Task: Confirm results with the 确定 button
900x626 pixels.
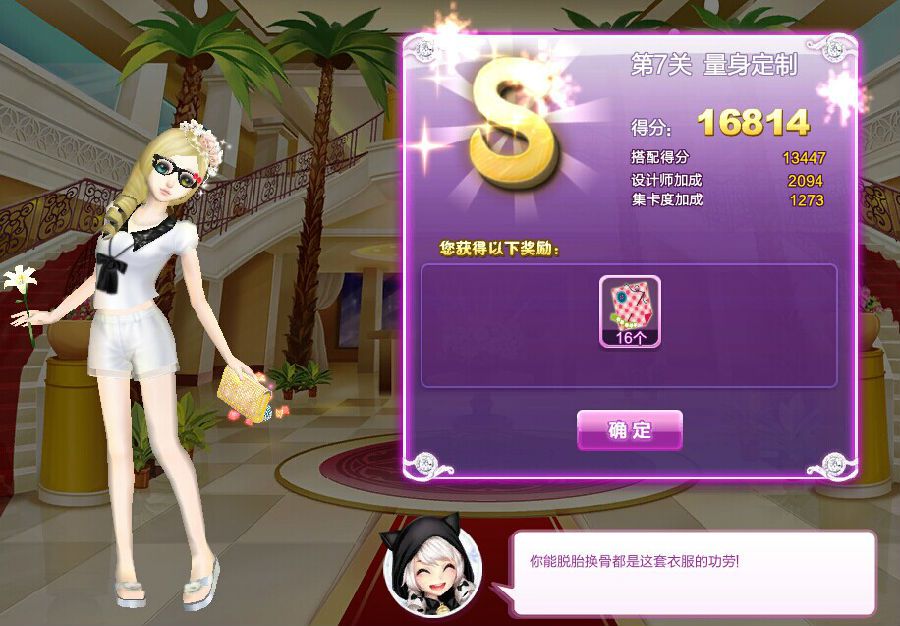Action: [x=630, y=430]
